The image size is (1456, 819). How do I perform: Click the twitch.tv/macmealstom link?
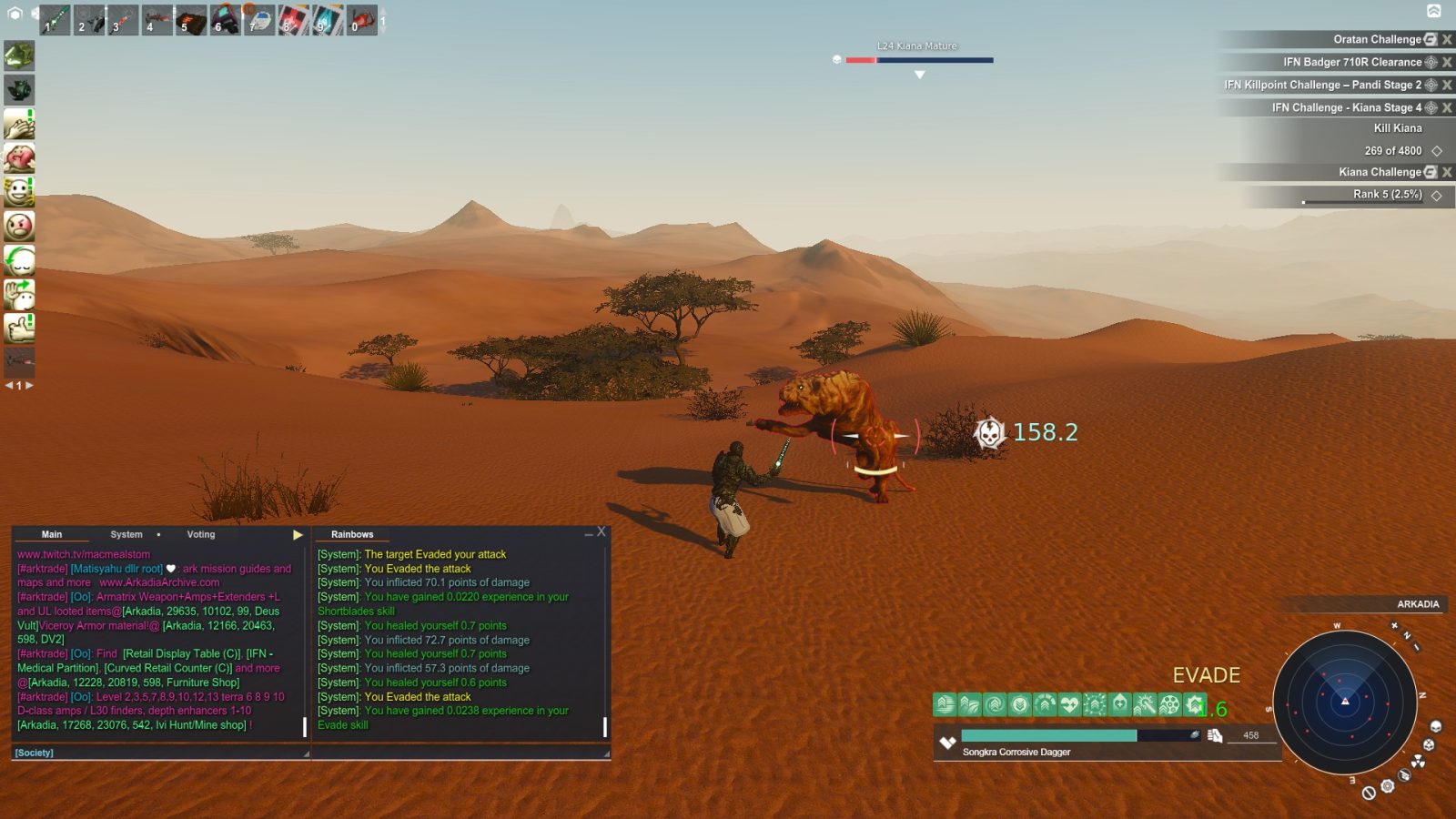84,553
